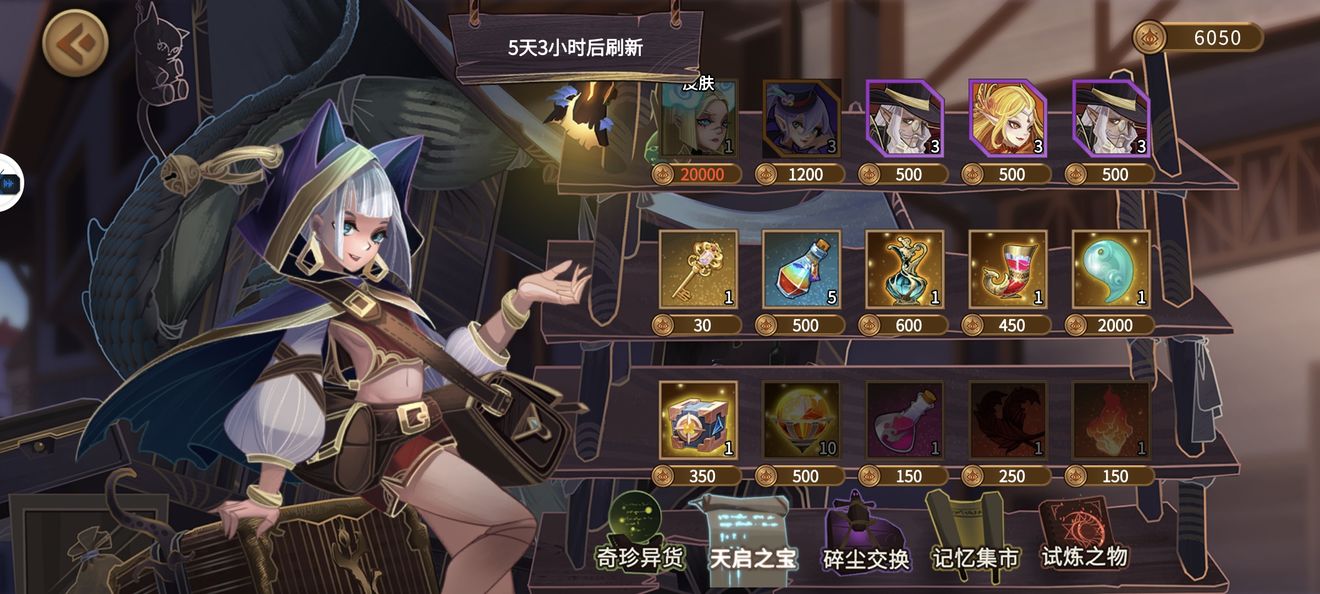Select the red flame item

[x=1111, y=421]
